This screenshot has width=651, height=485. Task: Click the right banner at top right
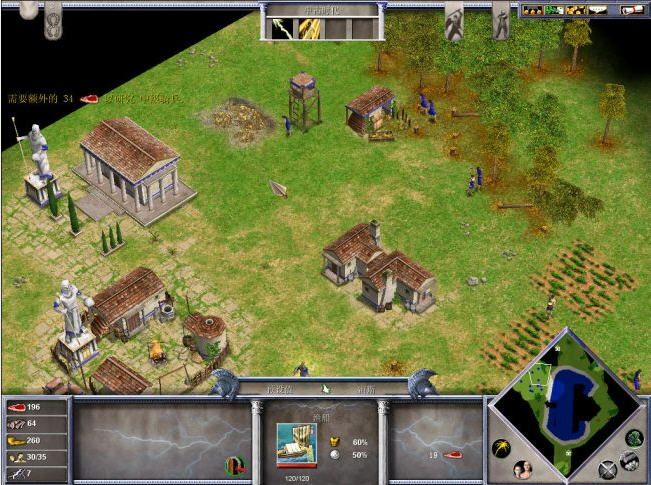(500, 18)
